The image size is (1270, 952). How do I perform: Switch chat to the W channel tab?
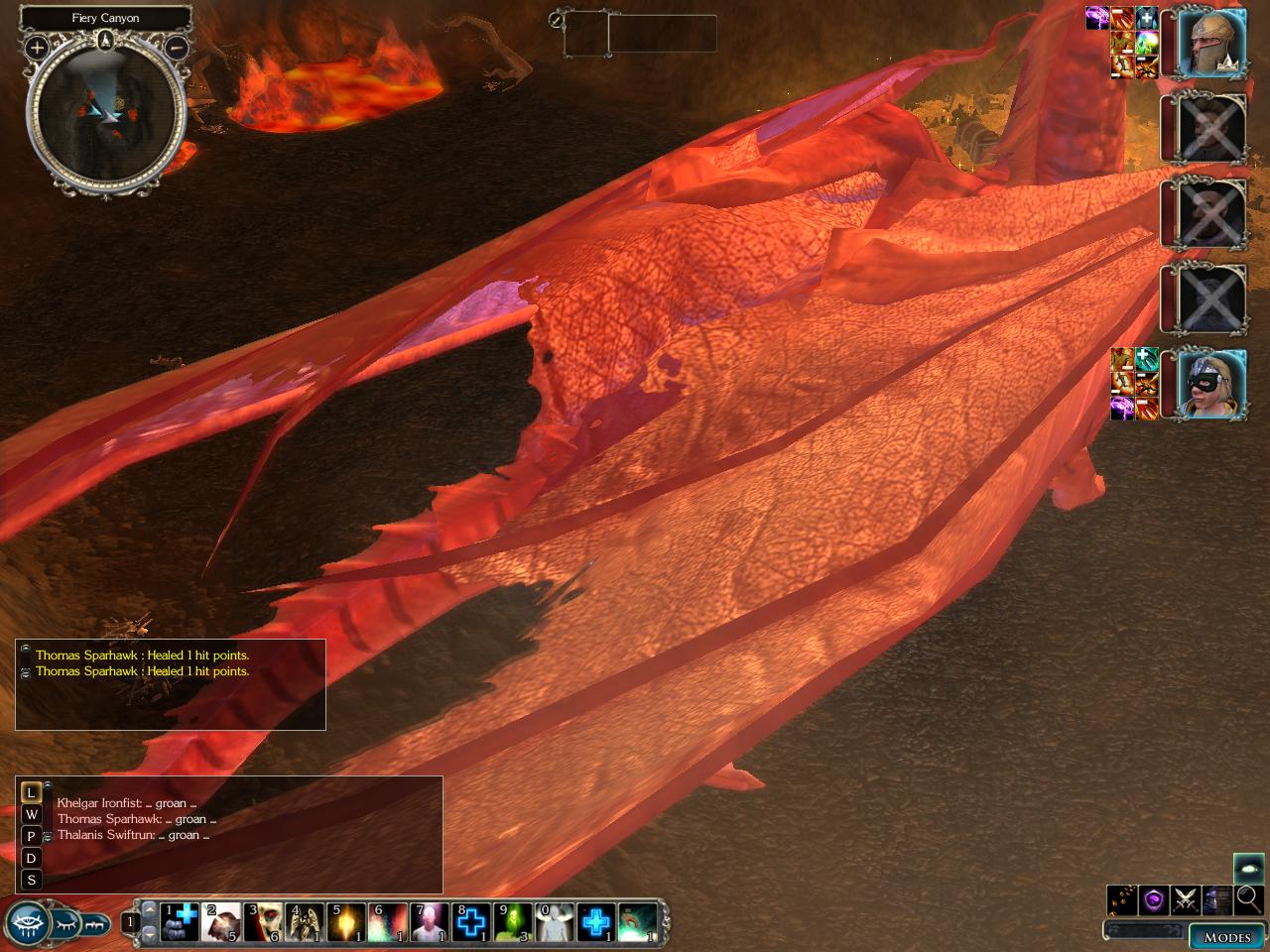pos(32,814)
